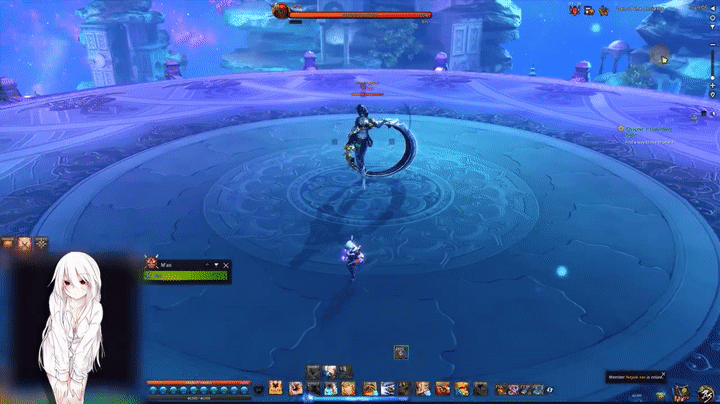720x404 pixels.
Task: Close the M'ao damage meter panel
Action: click(x=226, y=265)
